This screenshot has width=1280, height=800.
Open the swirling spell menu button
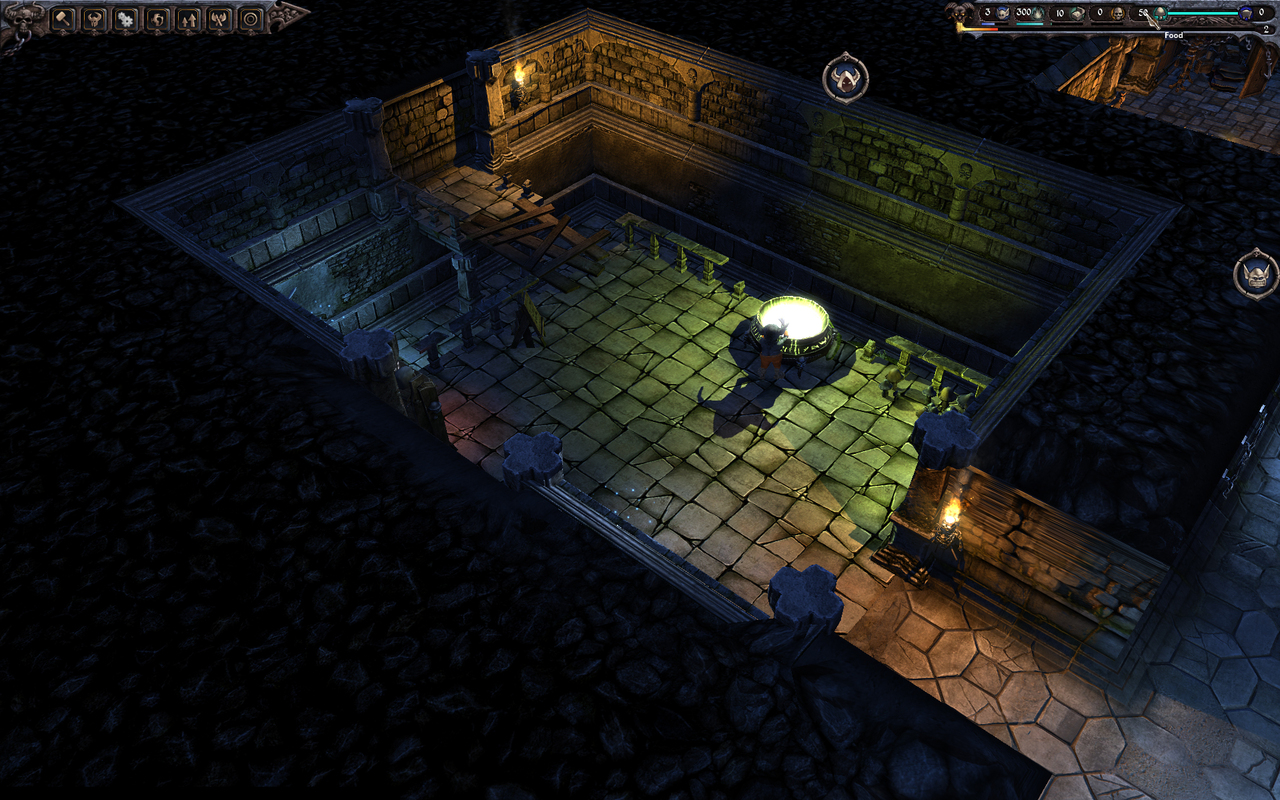click(x=157, y=18)
